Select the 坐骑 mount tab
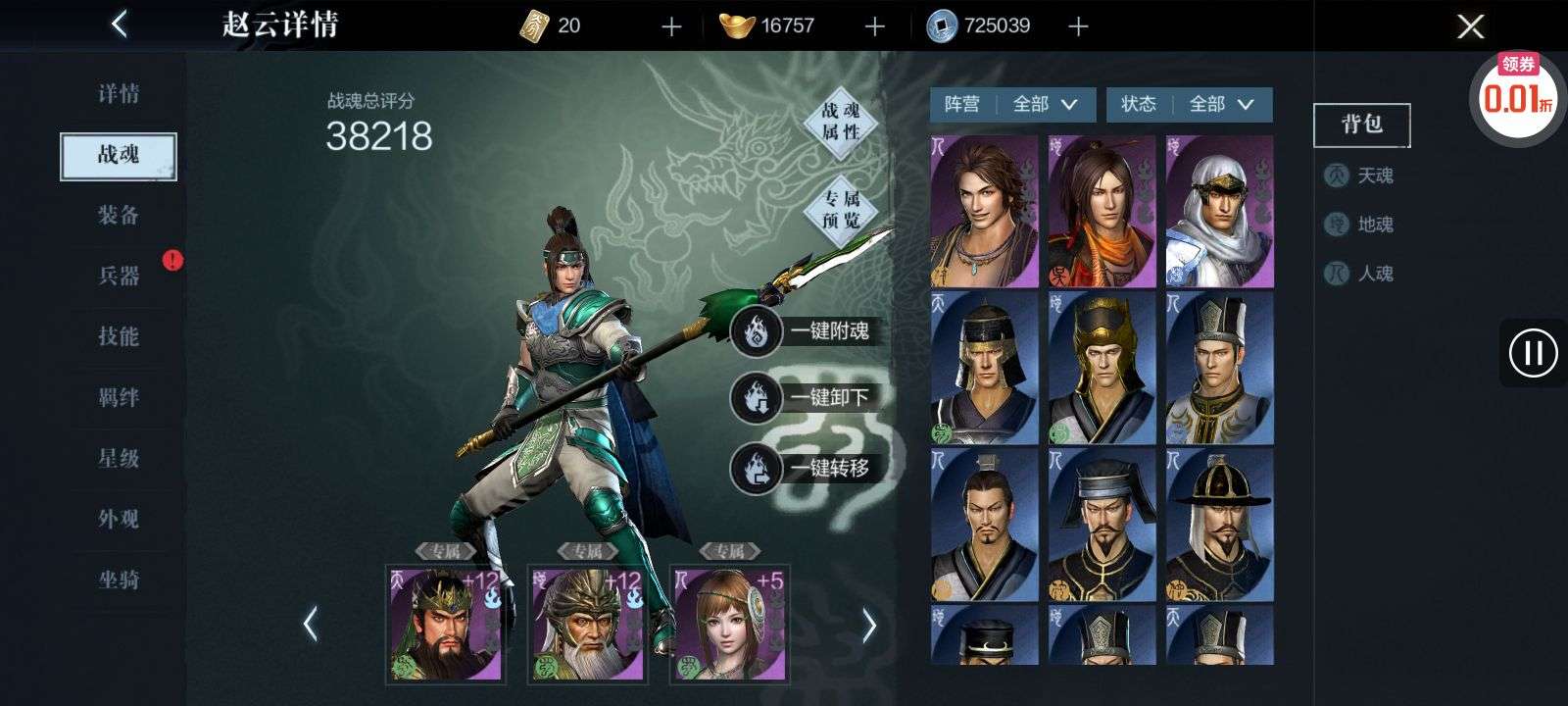The height and width of the screenshot is (706, 1568). coord(119,580)
